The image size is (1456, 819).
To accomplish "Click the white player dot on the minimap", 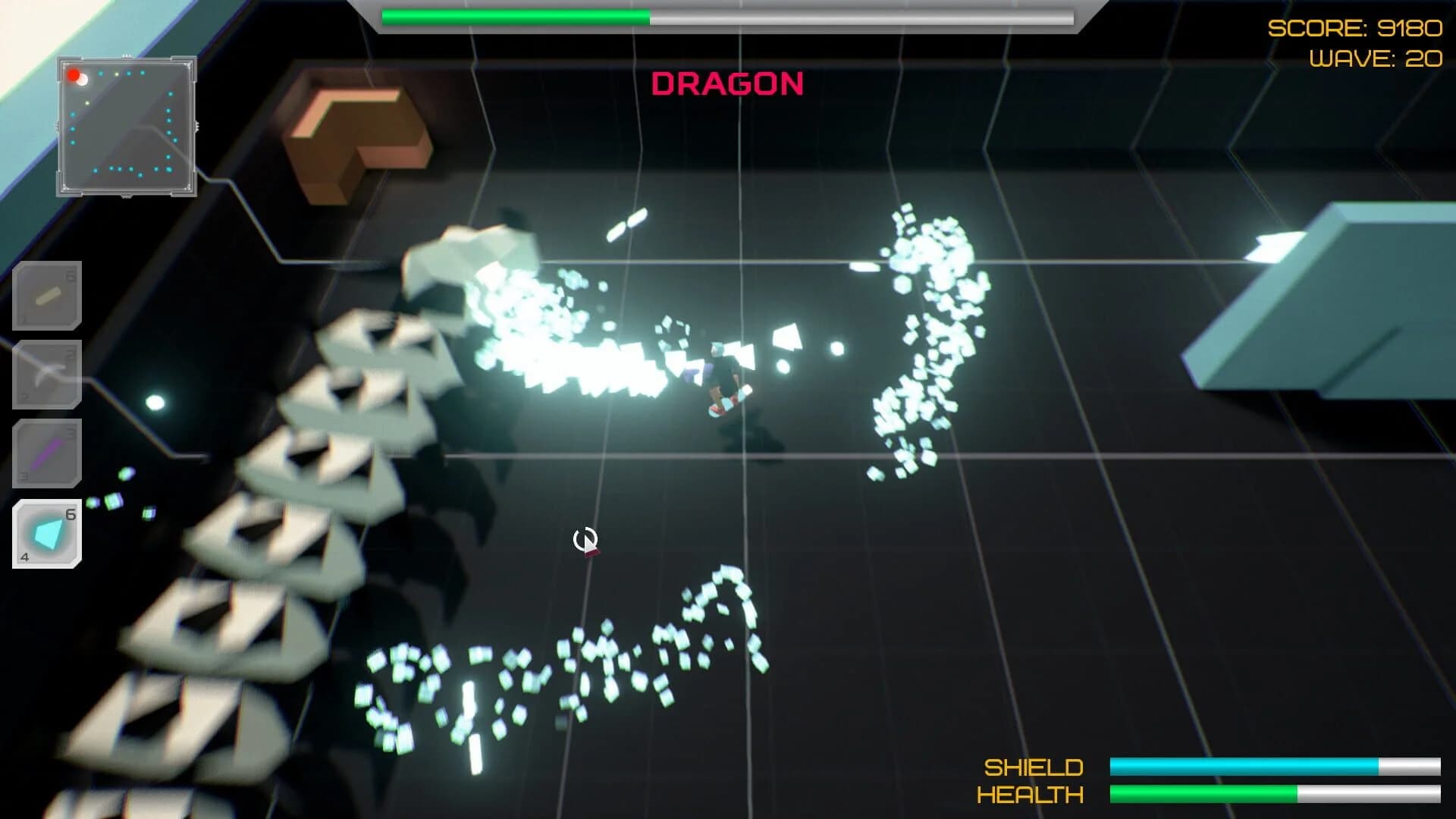I will pos(82,81).
